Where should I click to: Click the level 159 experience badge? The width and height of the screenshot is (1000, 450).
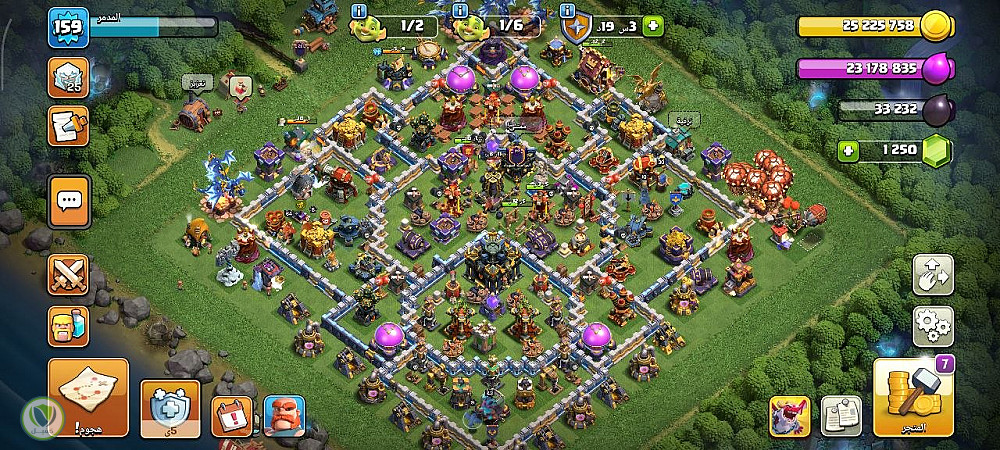click(69, 28)
